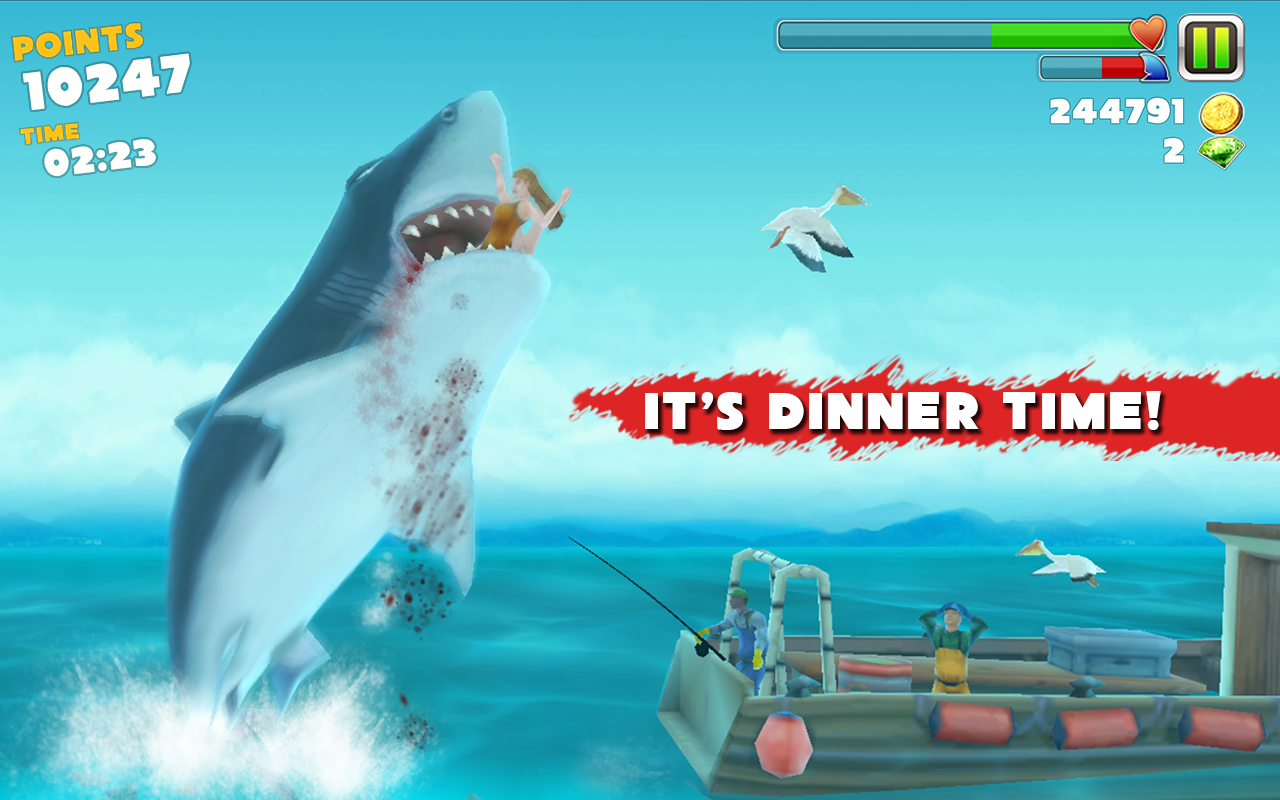This screenshot has width=1280, height=800.
Task: Click the pelican flying near the banner
Action: [805, 220]
